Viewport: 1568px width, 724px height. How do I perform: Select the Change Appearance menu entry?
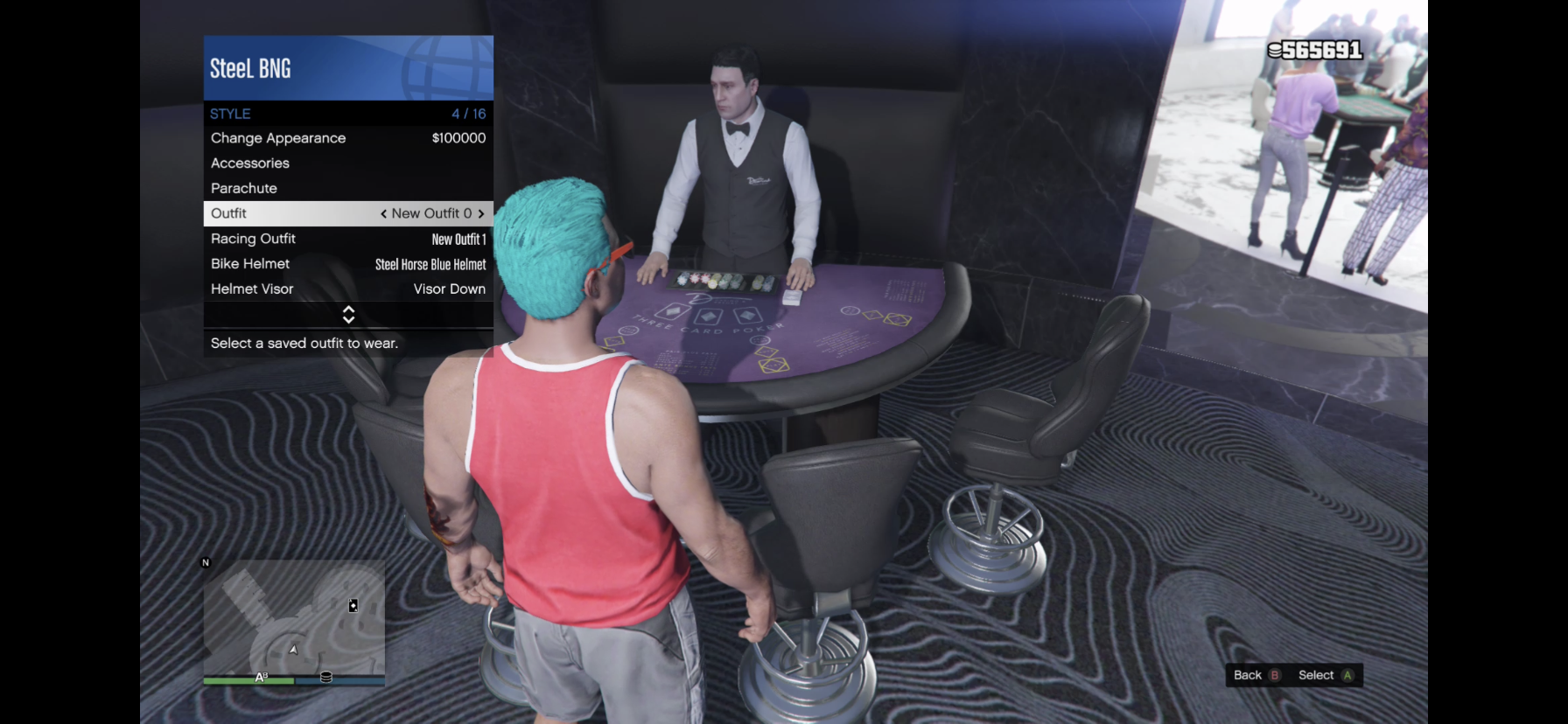pos(347,138)
